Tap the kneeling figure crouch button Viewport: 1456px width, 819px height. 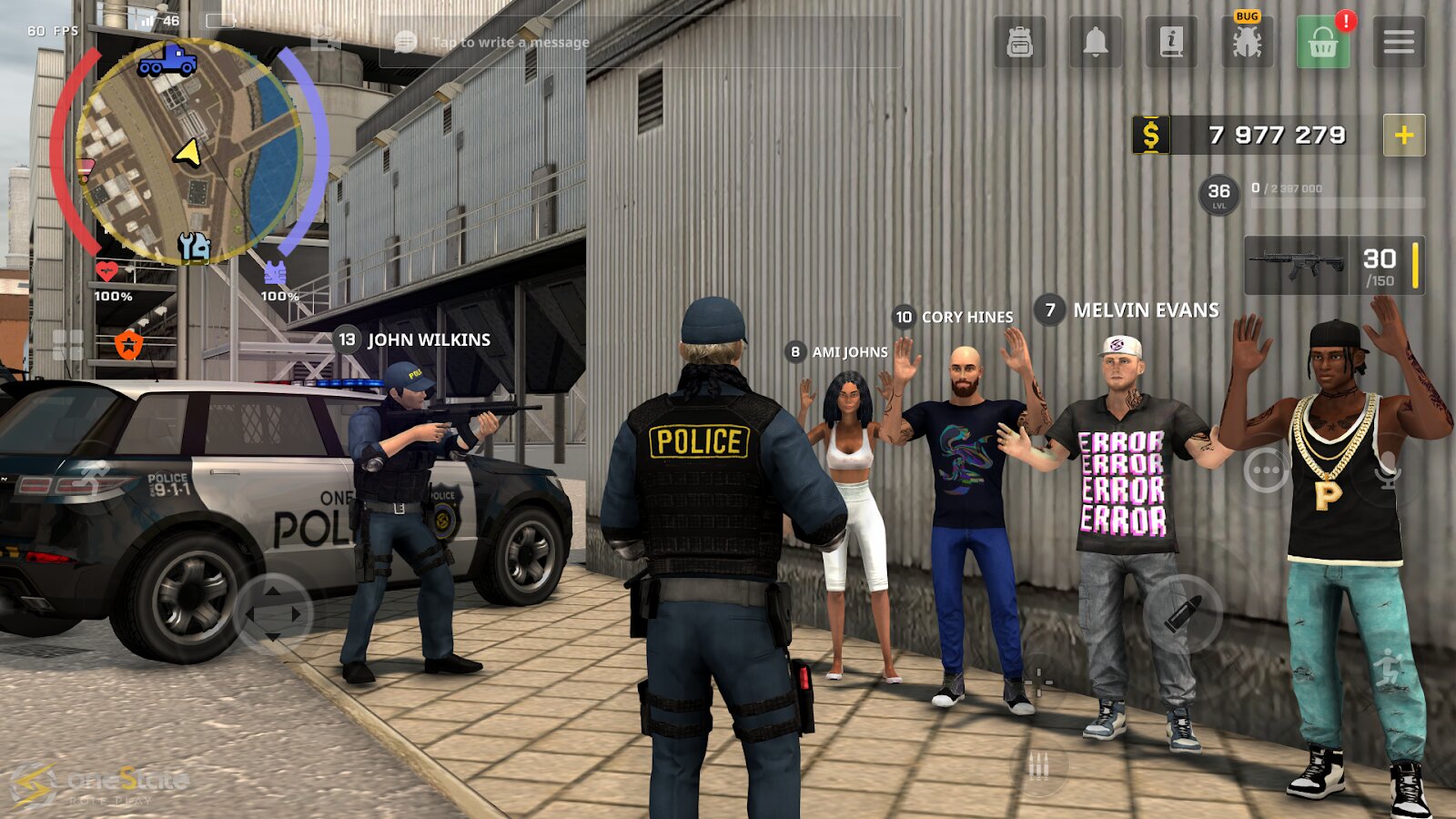pos(1389,669)
